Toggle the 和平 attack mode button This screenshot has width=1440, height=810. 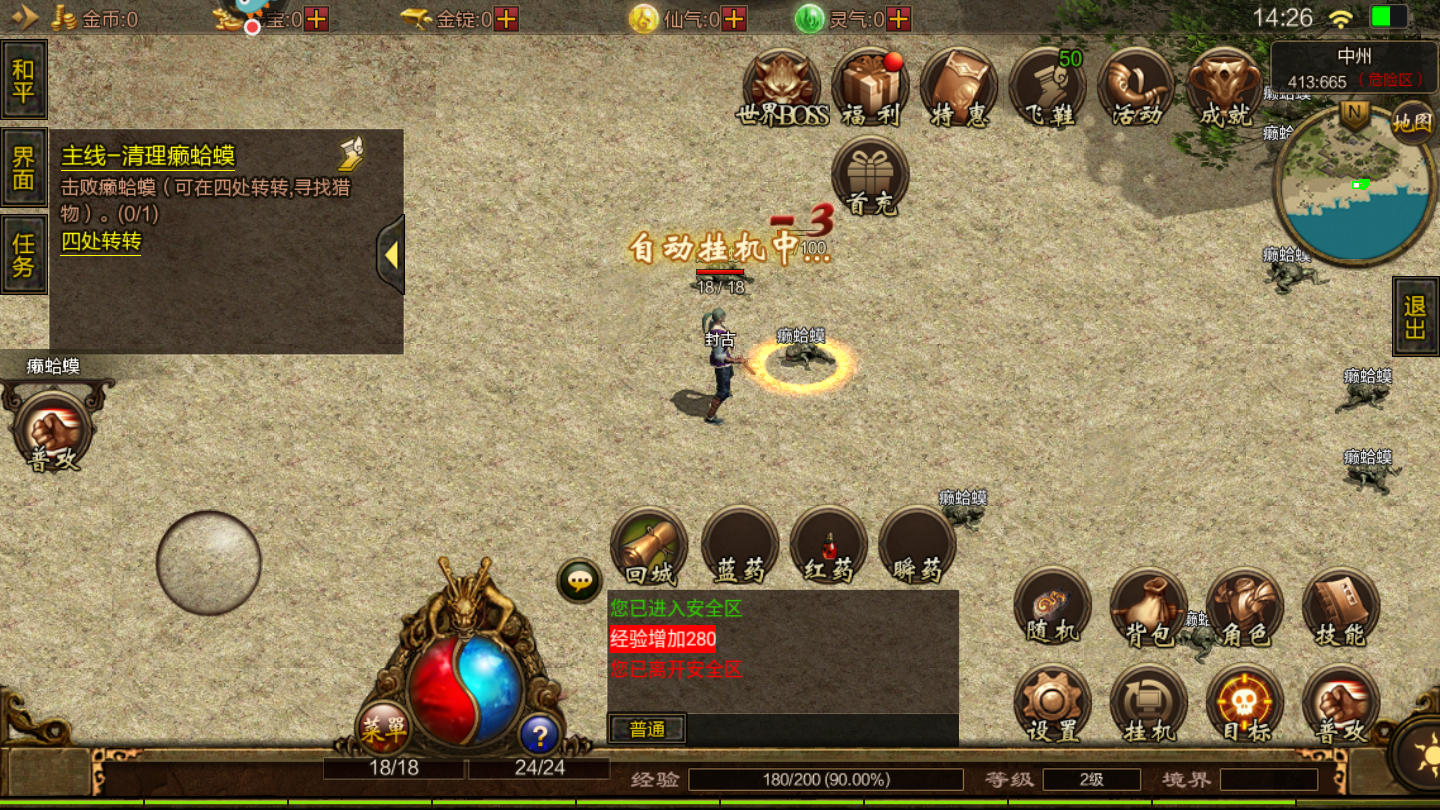tap(24, 80)
